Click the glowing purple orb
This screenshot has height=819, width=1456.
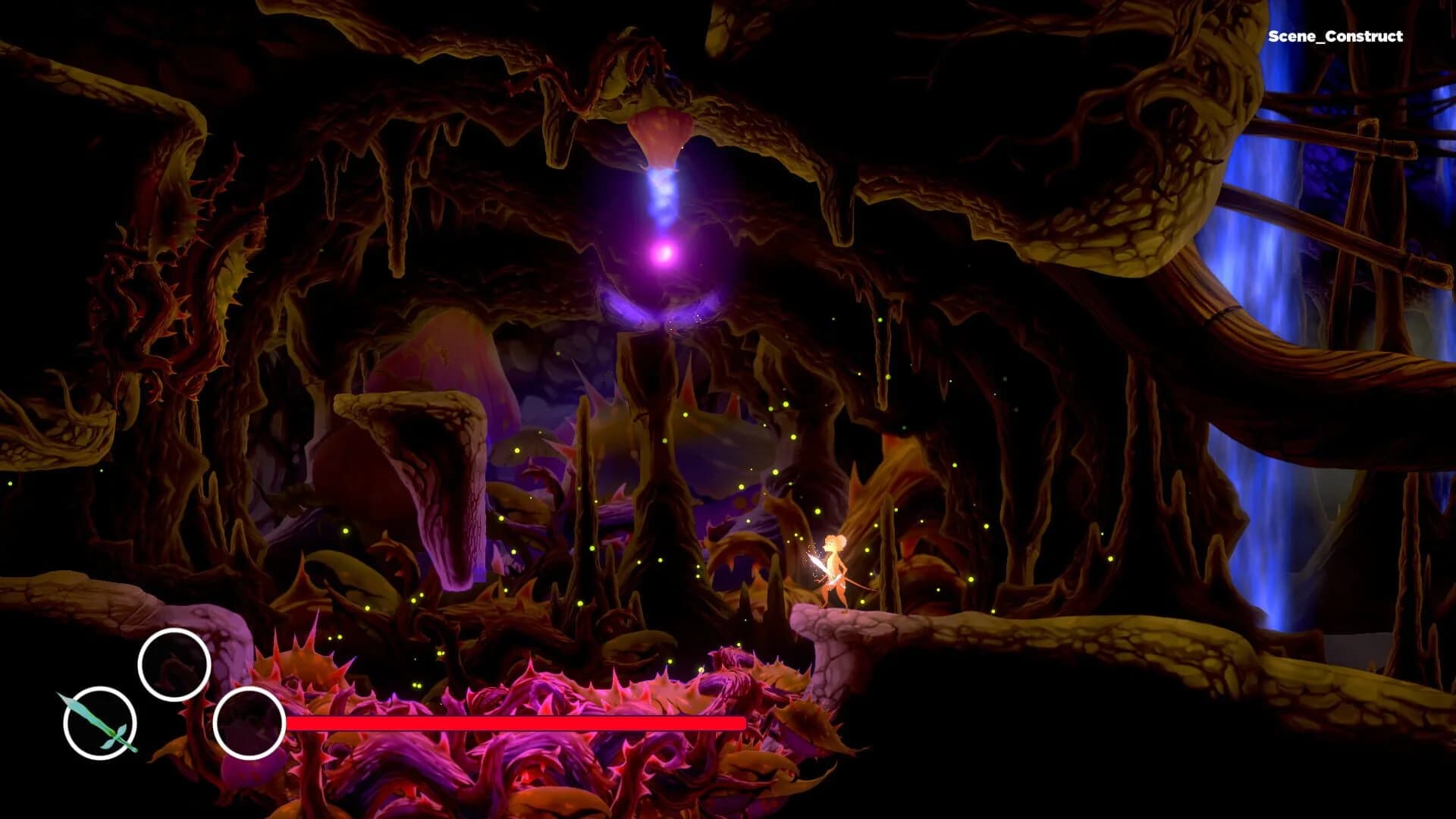(665, 254)
